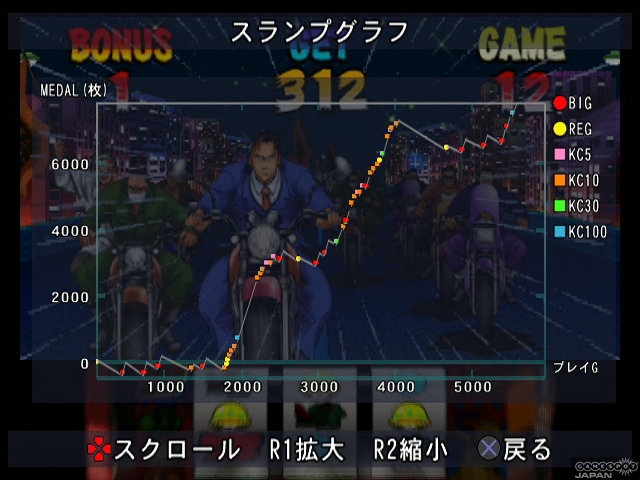Choose the pink KC5 legend entry

pyautogui.click(x=574, y=155)
